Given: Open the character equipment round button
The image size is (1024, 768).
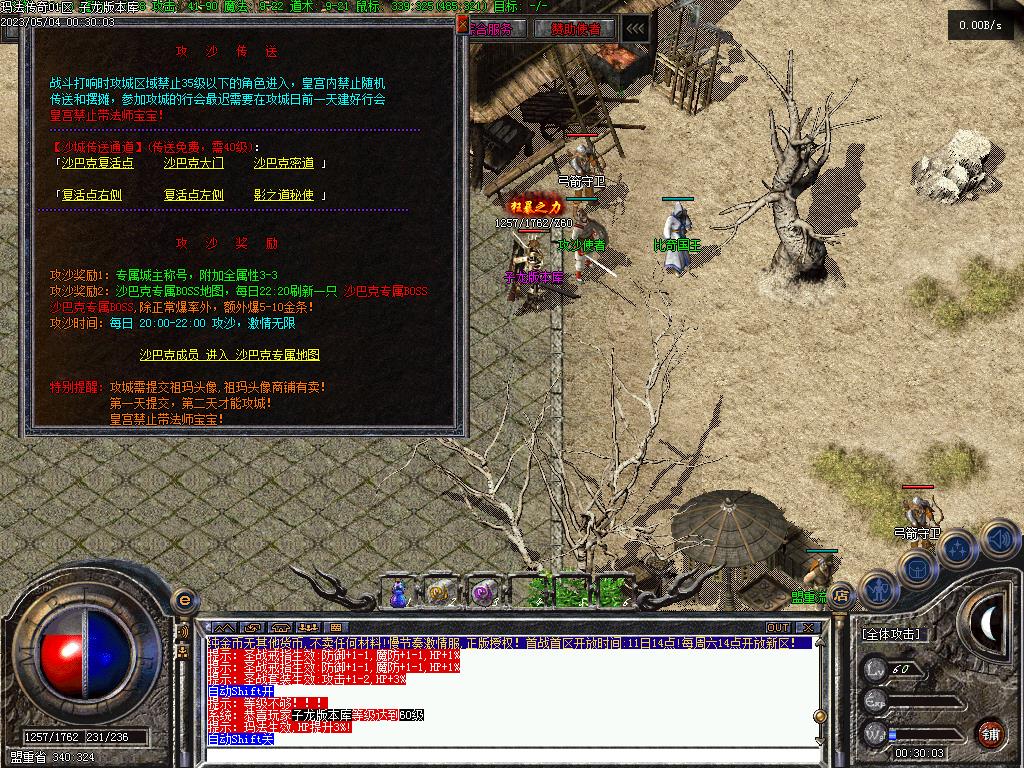Looking at the screenshot, I should pyautogui.click(x=876, y=590).
